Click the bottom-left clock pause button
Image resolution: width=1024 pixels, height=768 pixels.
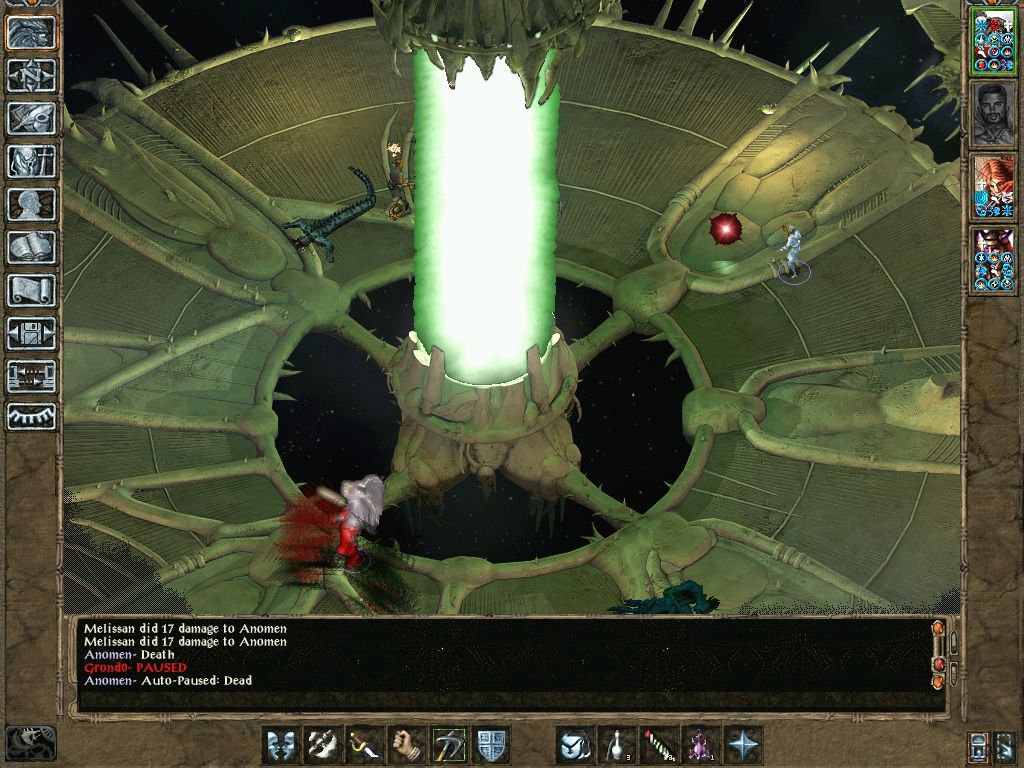(31, 743)
